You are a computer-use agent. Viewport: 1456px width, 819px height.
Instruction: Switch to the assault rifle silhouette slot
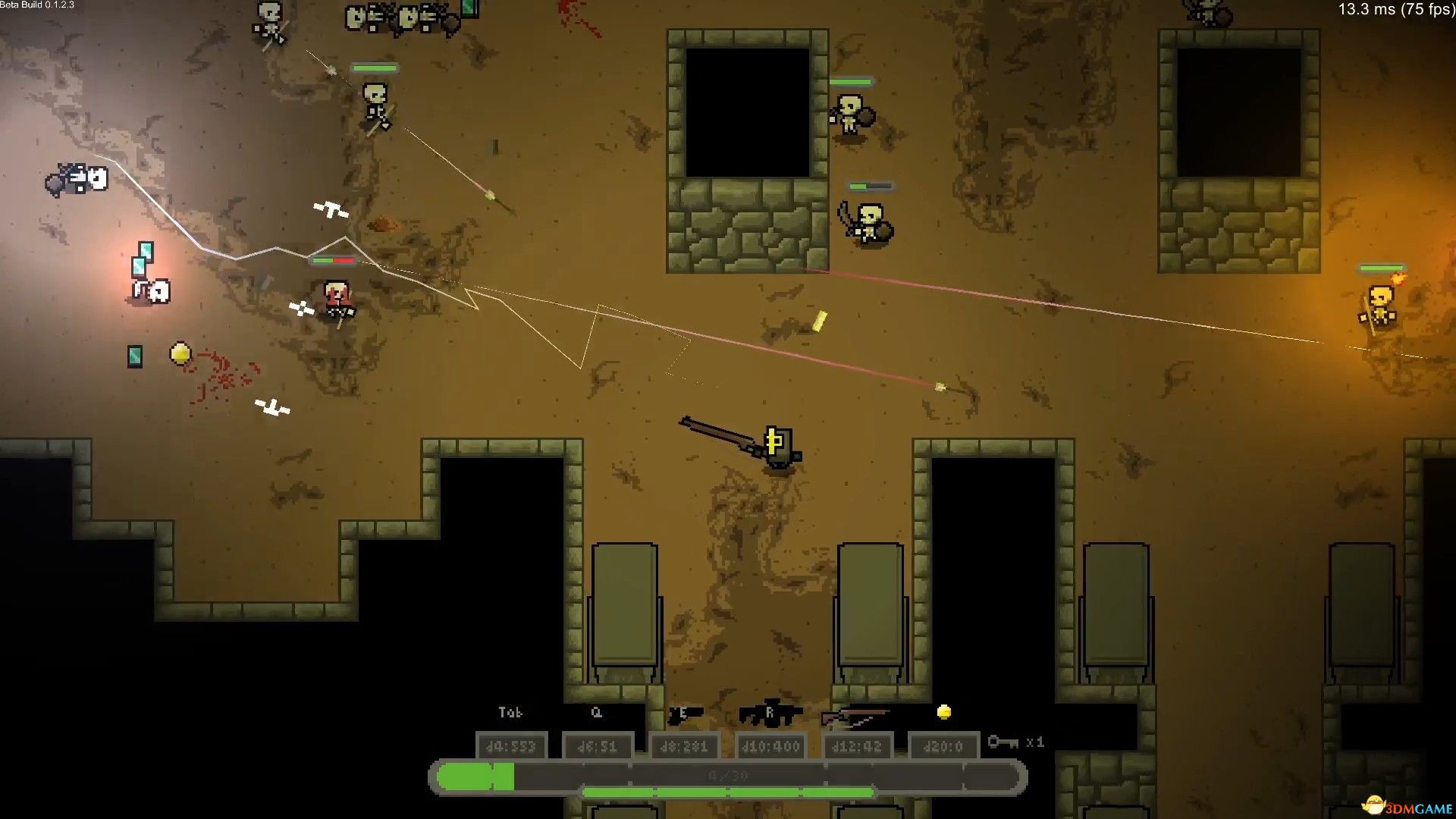pyautogui.click(x=770, y=714)
